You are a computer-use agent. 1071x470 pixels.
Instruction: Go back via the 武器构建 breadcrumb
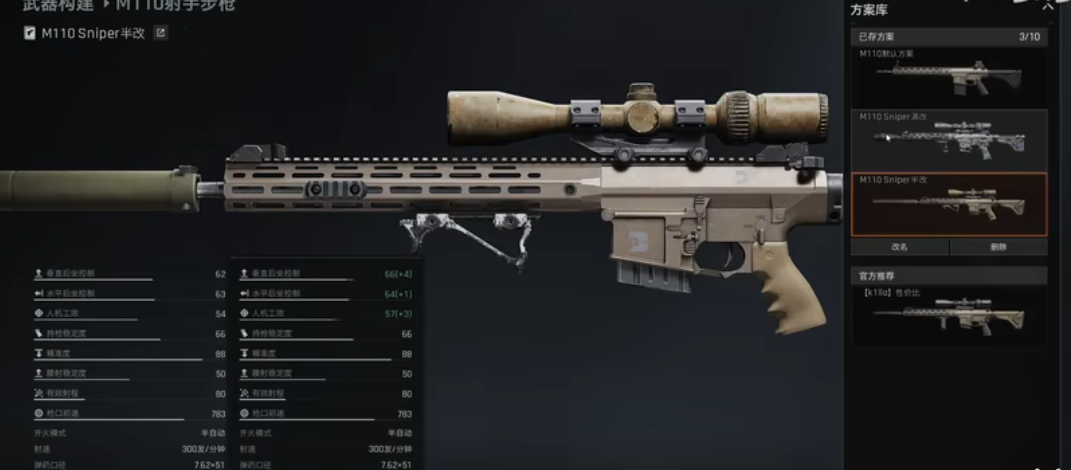pos(58,5)
